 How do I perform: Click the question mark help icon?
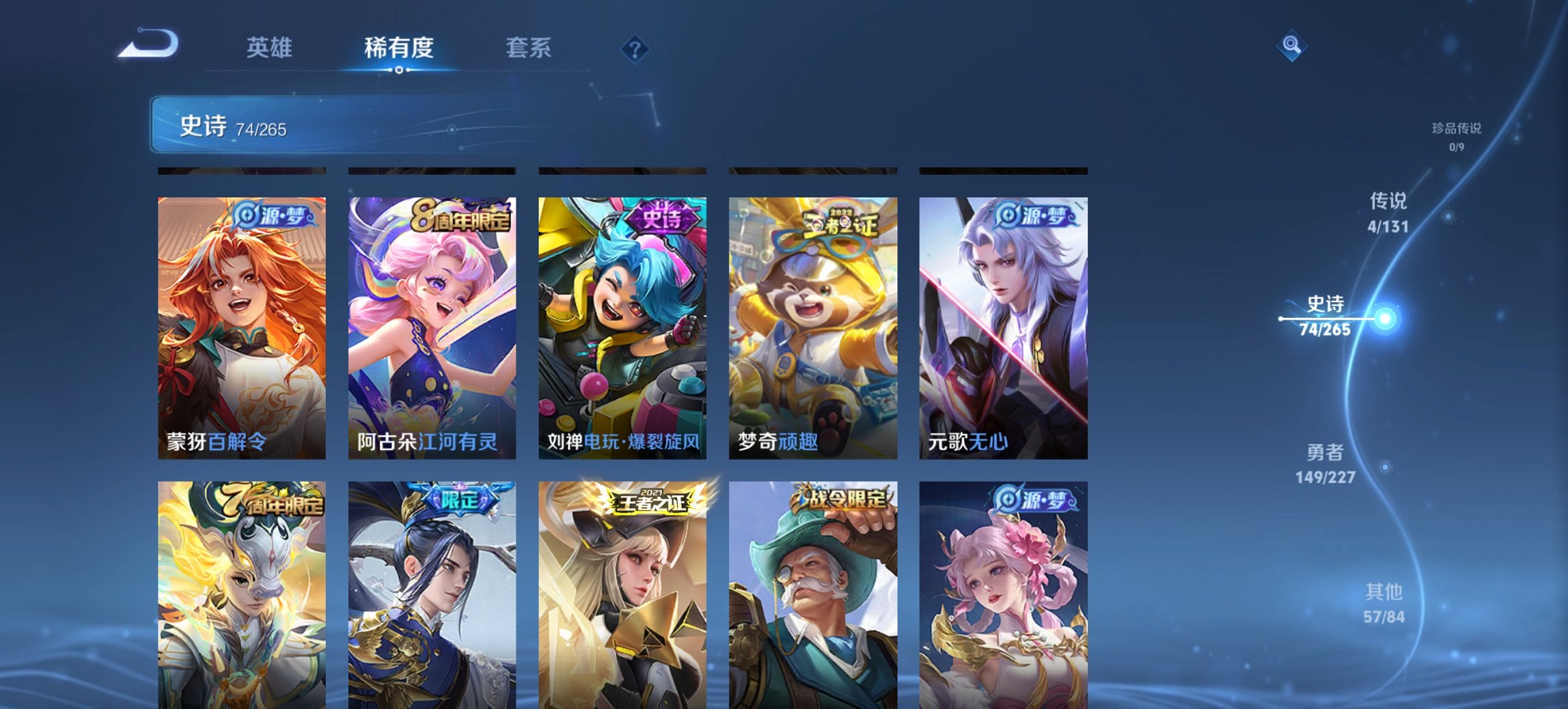tap(636, 48)
